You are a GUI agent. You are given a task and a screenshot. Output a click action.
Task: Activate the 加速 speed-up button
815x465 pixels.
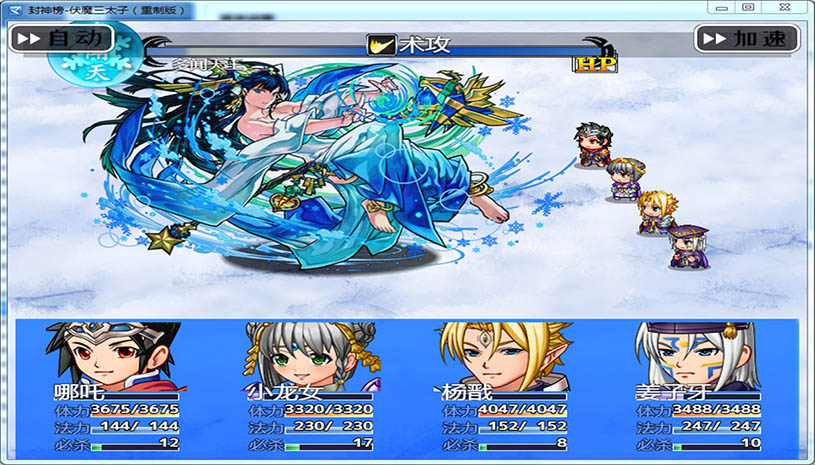coord(747,39)
